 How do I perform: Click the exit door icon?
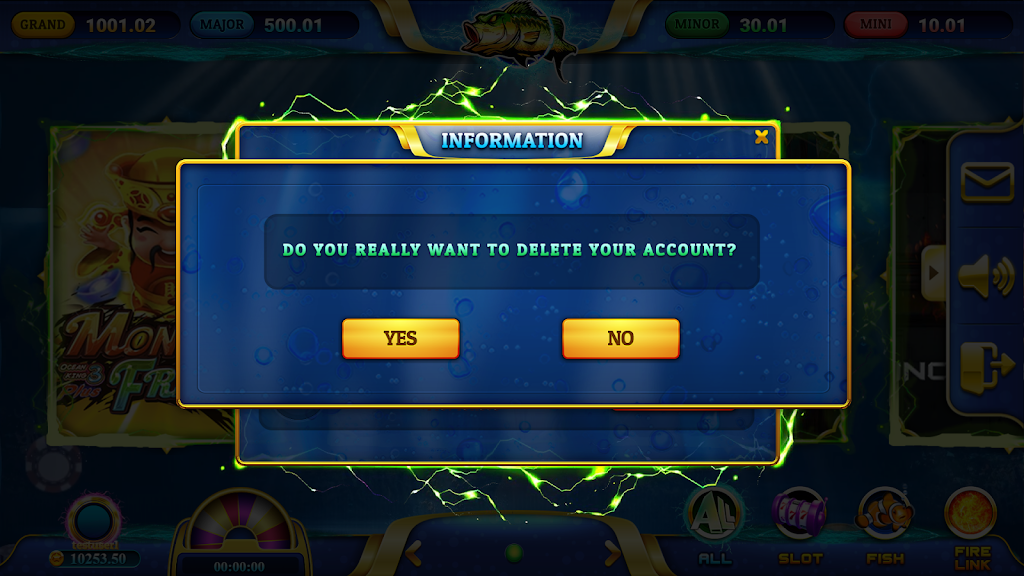987,366
